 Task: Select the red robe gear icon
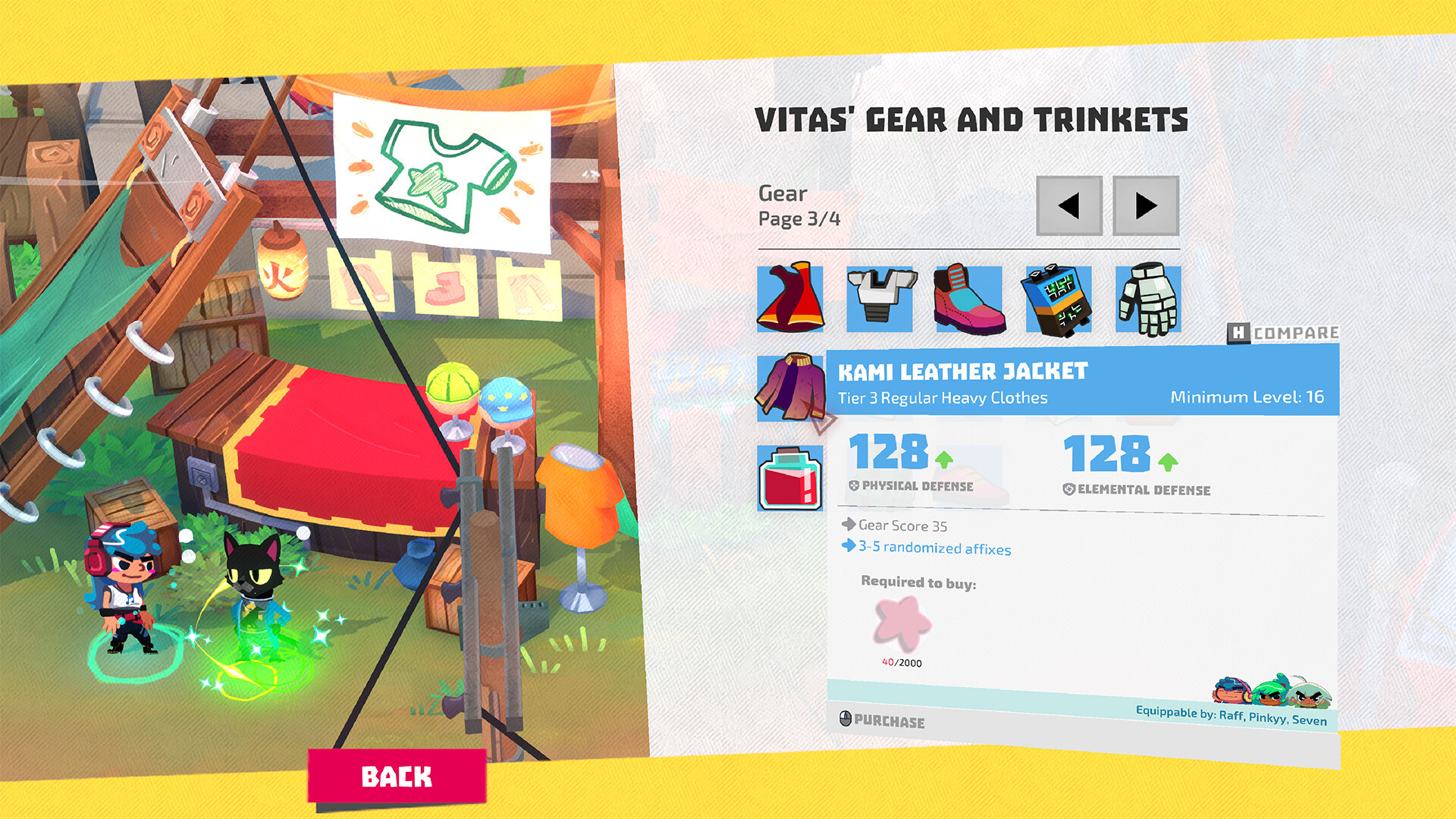[789, 297]
